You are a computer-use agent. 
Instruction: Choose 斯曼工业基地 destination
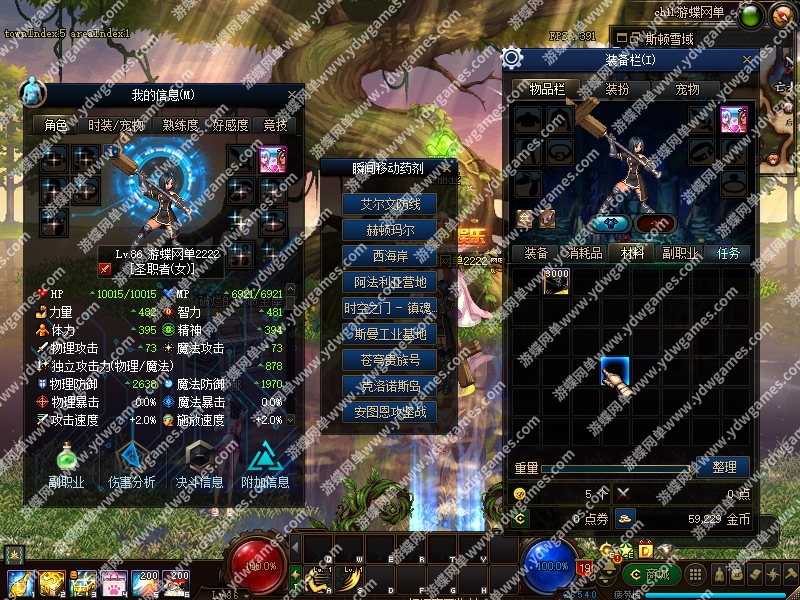[389, 334]
